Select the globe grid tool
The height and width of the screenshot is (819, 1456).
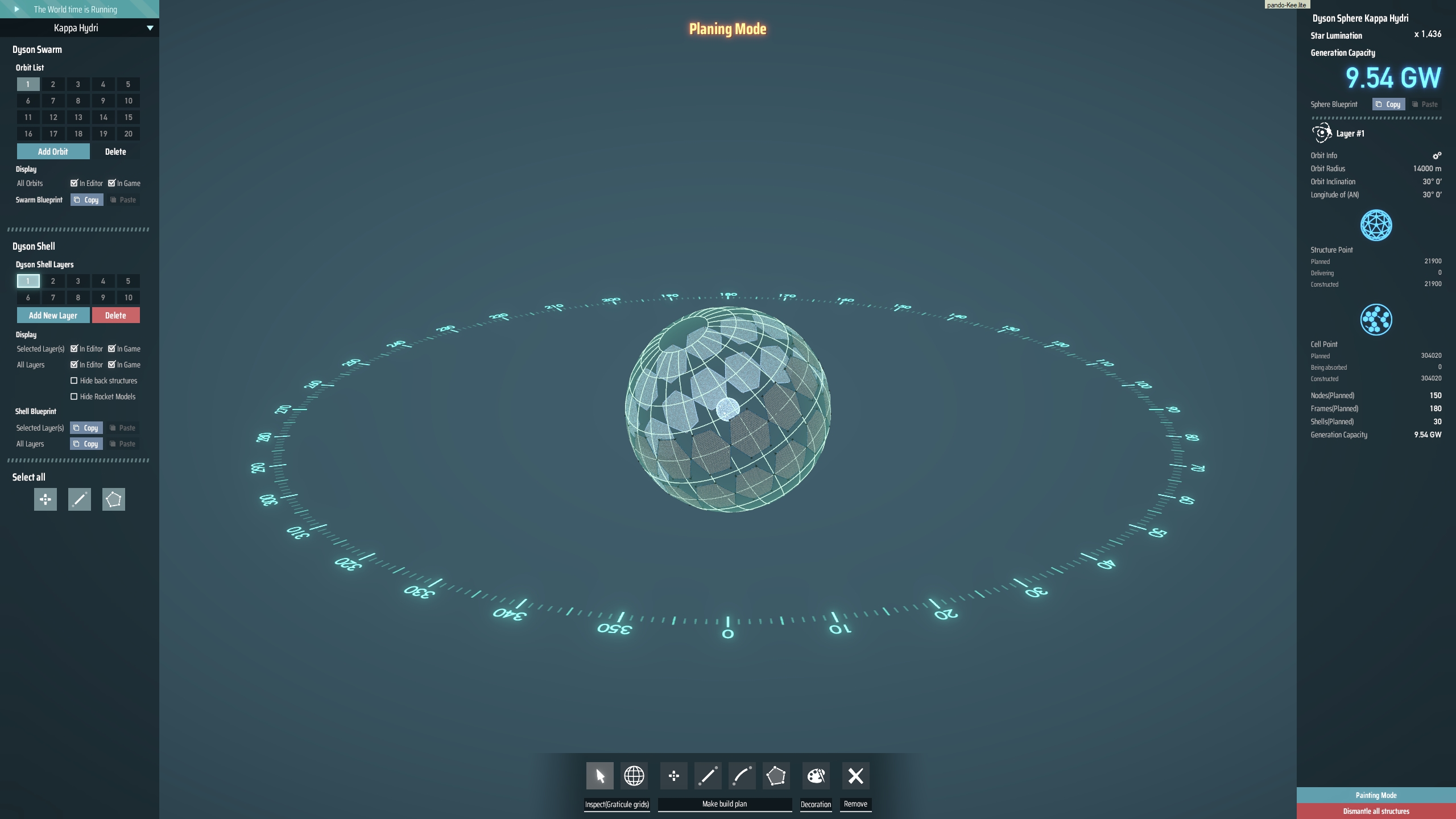pyautogui.click(x=634, y=775)
